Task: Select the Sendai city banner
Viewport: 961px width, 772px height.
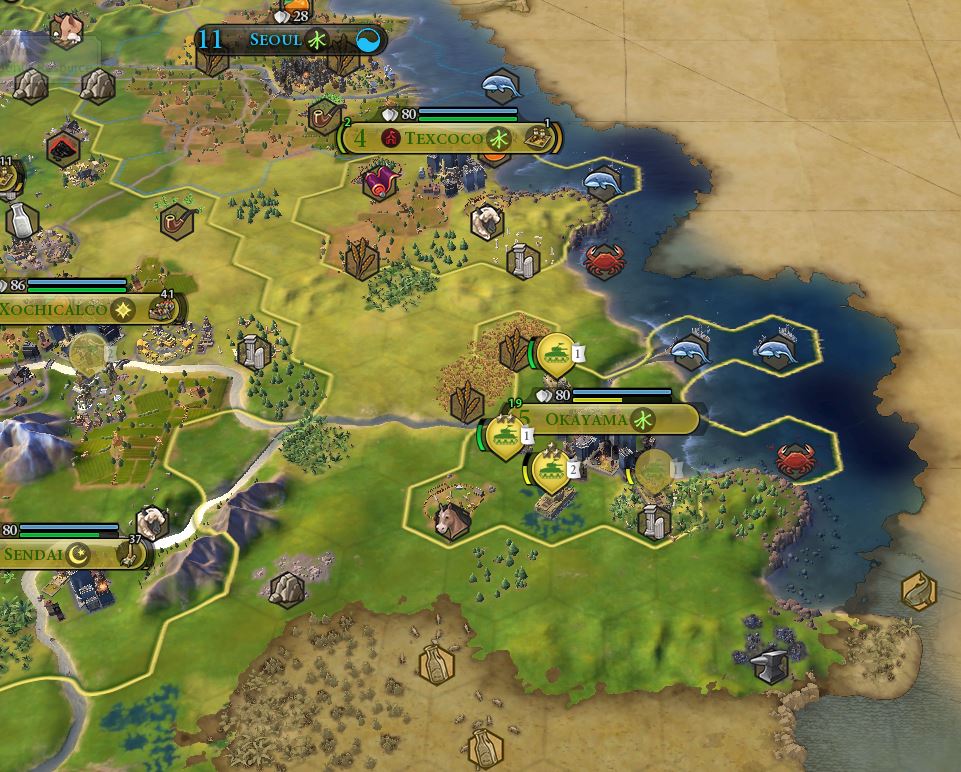Action: coord(35,554)
